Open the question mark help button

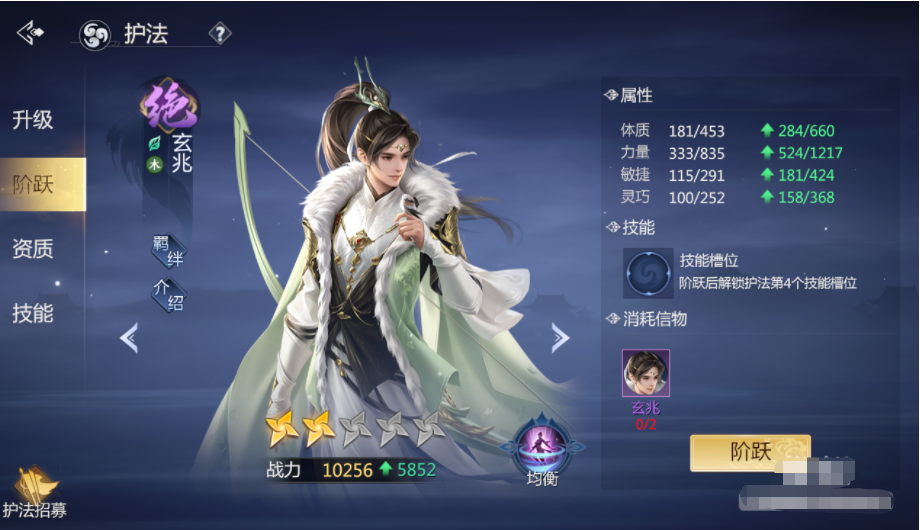tap(219, 34)
